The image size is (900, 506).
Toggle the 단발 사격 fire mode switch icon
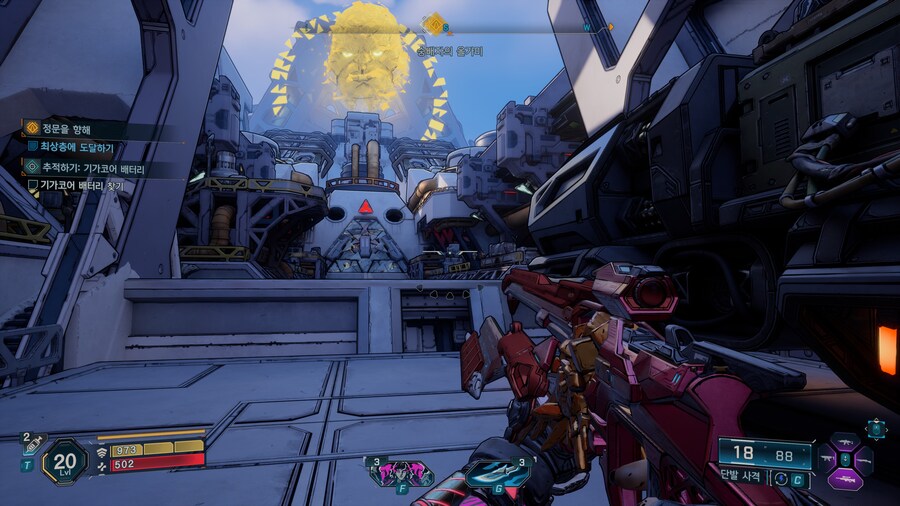tap(781, 479)
